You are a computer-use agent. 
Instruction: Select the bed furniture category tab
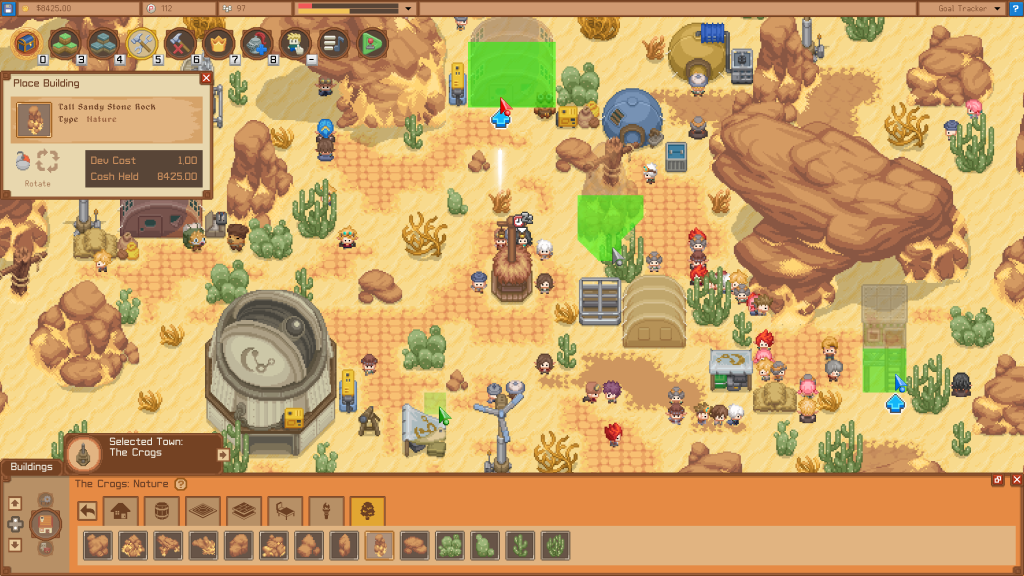click(x=286, y=511)
